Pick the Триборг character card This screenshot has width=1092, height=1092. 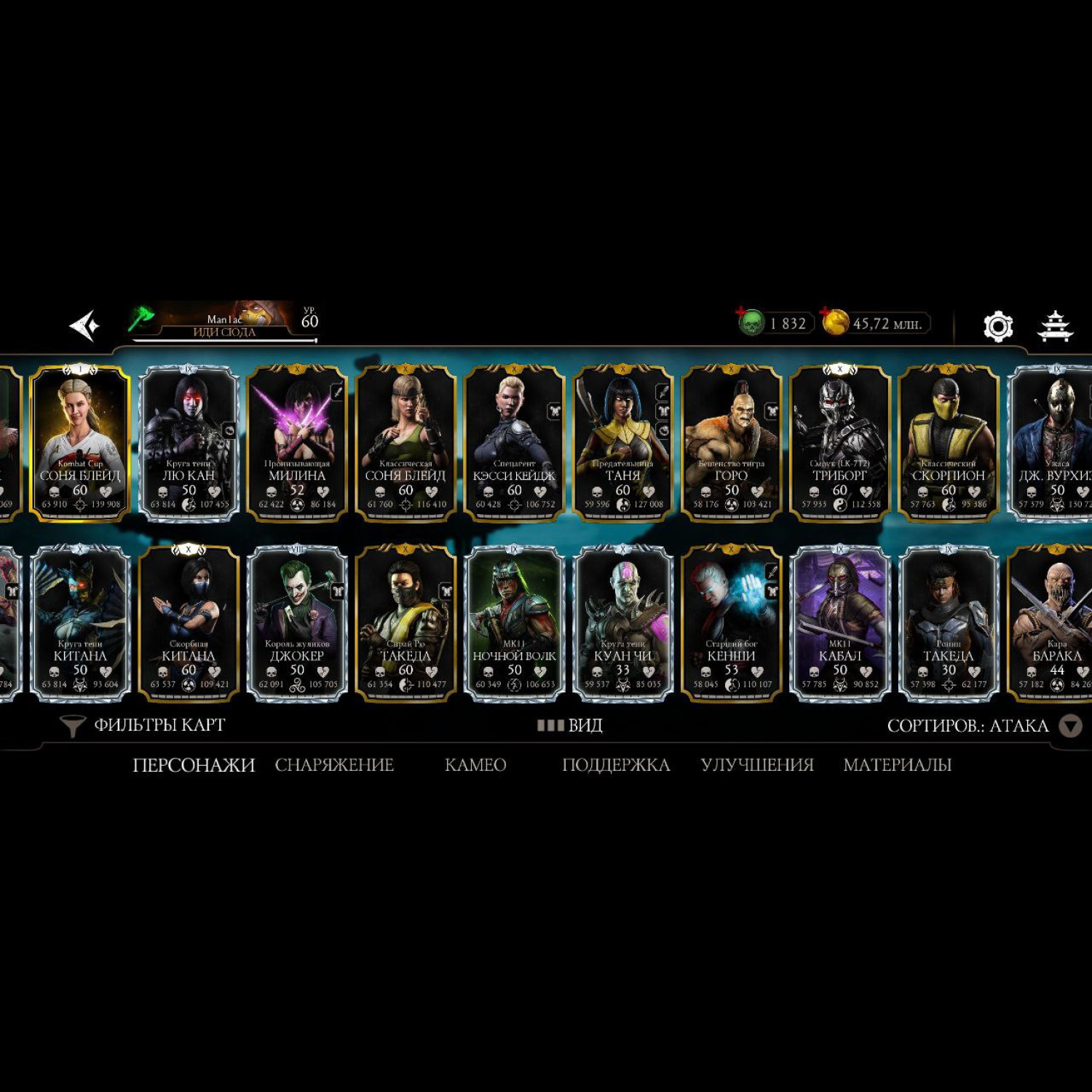pyautogui.click(x=839, y=443)
